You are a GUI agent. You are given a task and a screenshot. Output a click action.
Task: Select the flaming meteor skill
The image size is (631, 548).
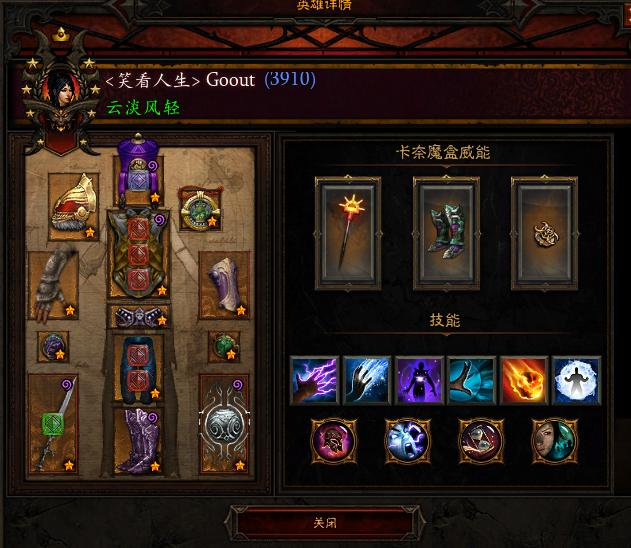524,380
